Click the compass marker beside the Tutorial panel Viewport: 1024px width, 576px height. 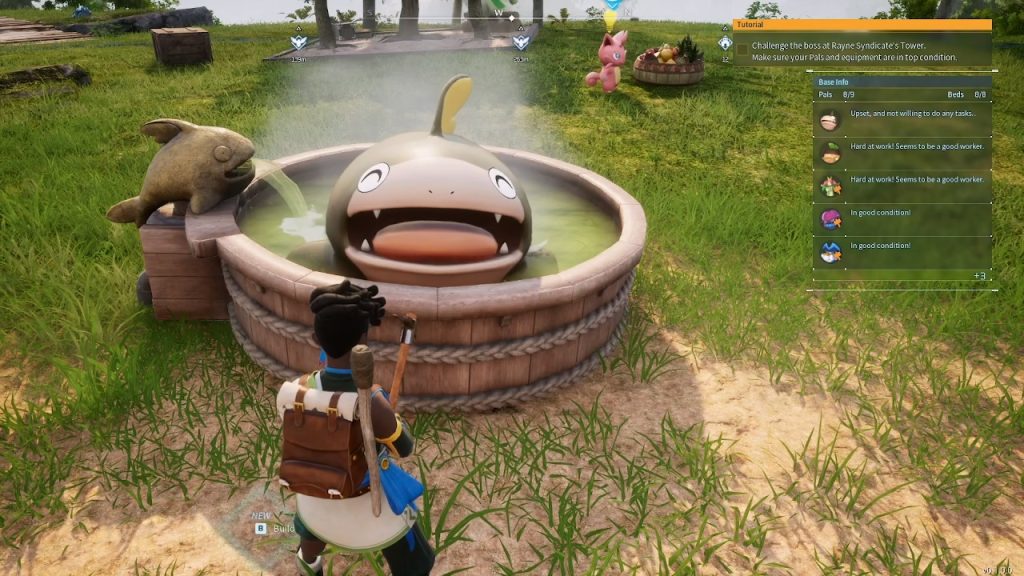tap(724, 43)
